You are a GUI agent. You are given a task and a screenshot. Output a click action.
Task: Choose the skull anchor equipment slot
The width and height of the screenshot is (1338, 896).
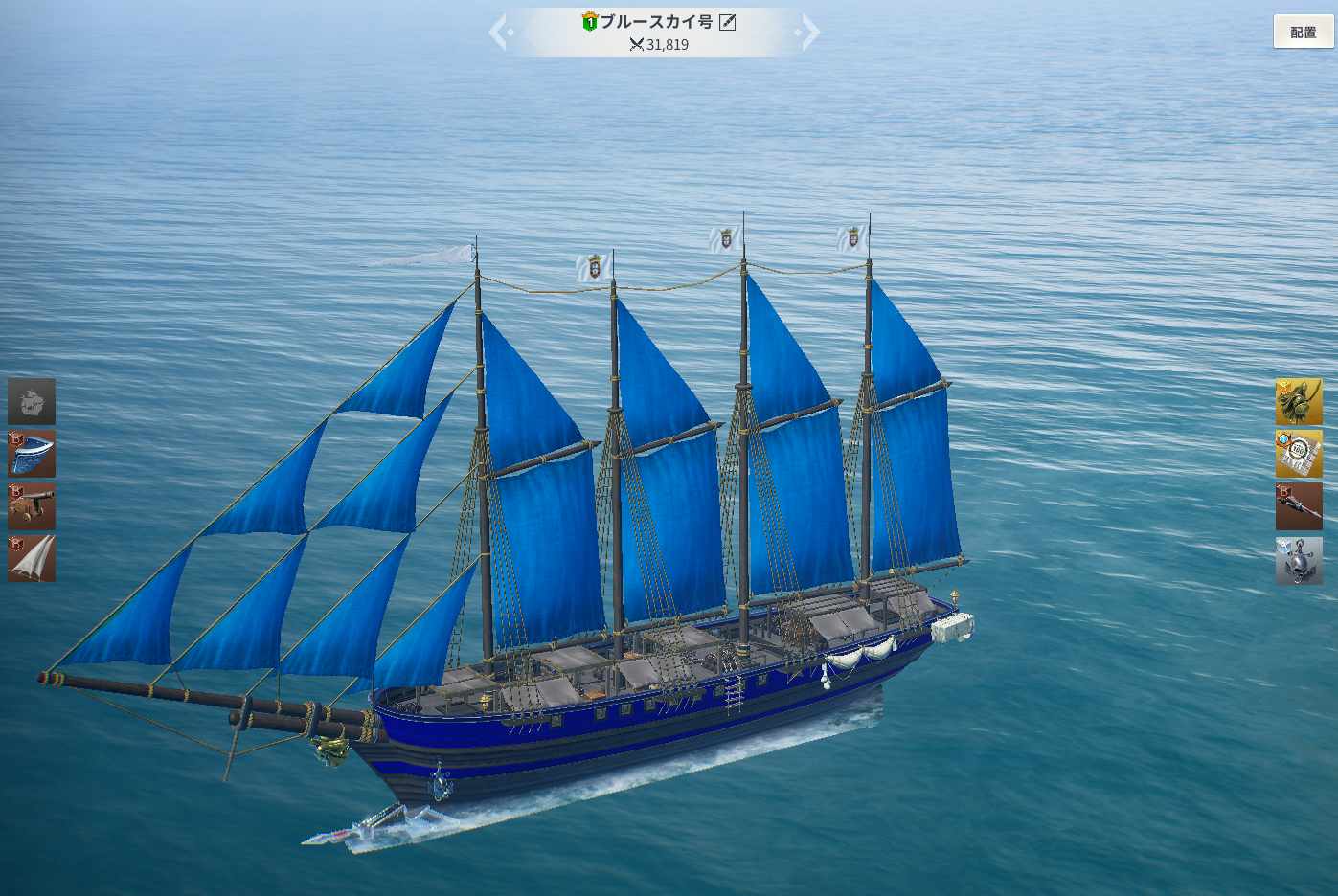pyautogui.click(x=1298, y=560)
